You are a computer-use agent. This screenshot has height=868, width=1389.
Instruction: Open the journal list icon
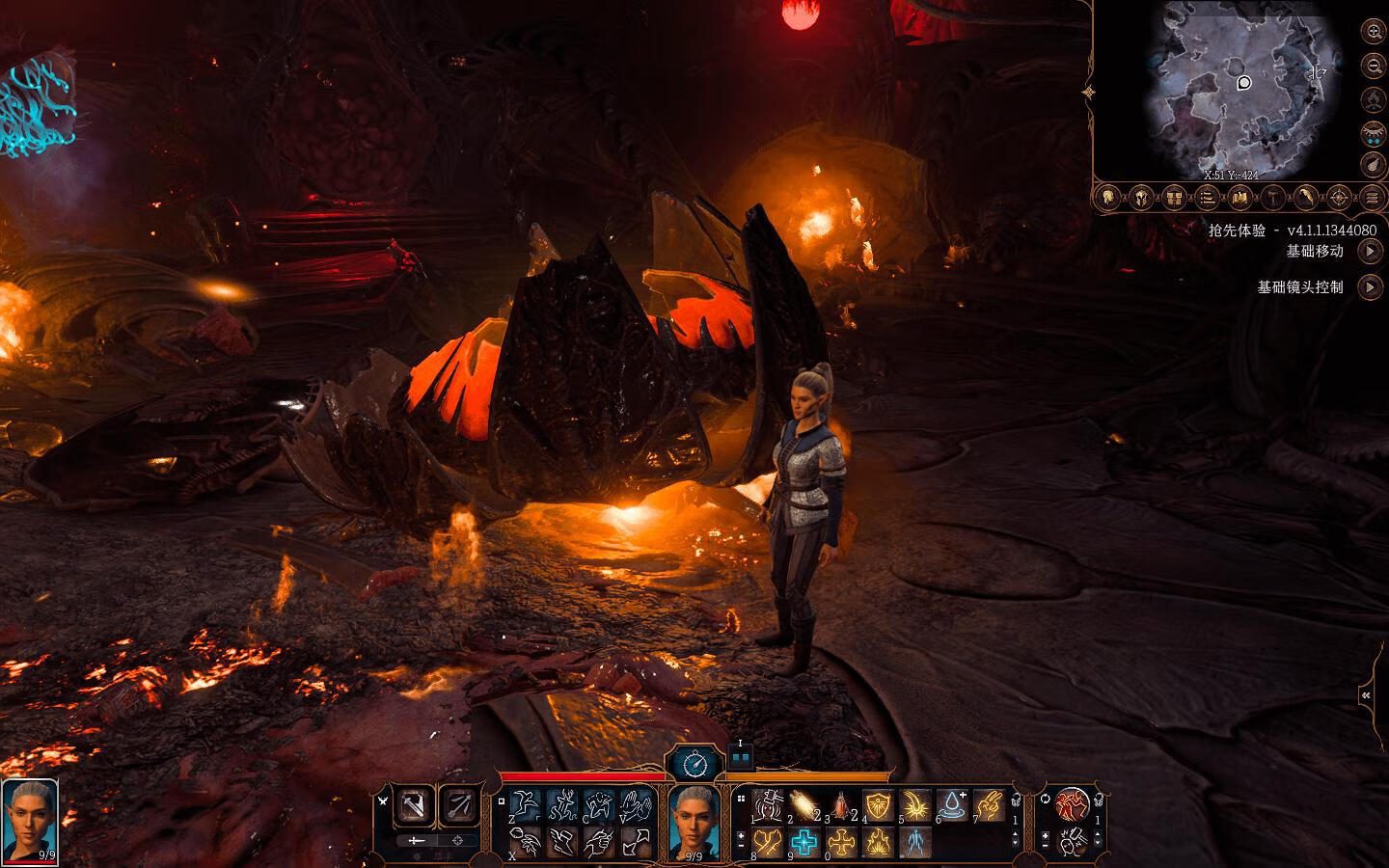click(1207, 198)
